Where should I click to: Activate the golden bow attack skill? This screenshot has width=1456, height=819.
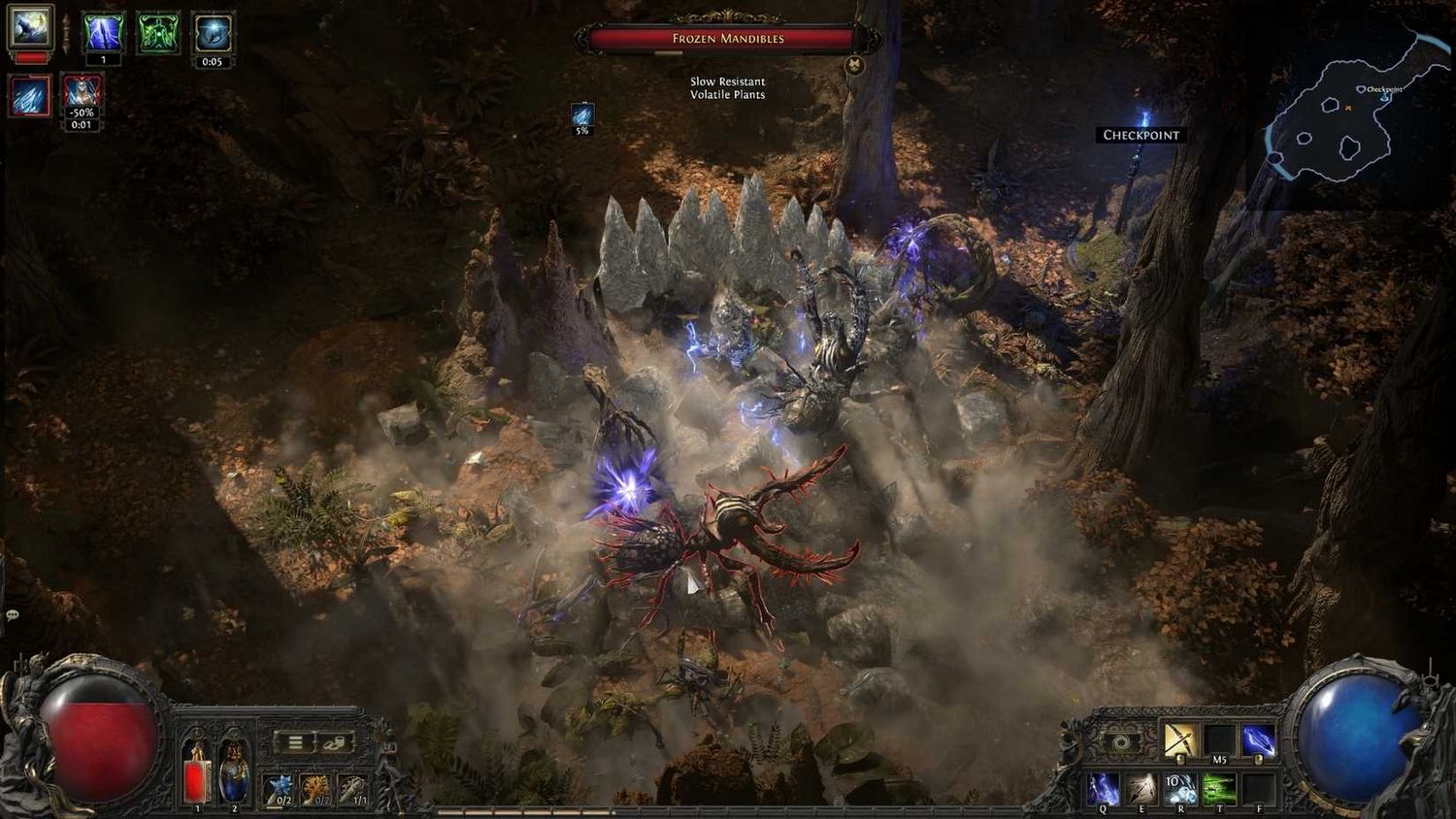point(1180,740)
